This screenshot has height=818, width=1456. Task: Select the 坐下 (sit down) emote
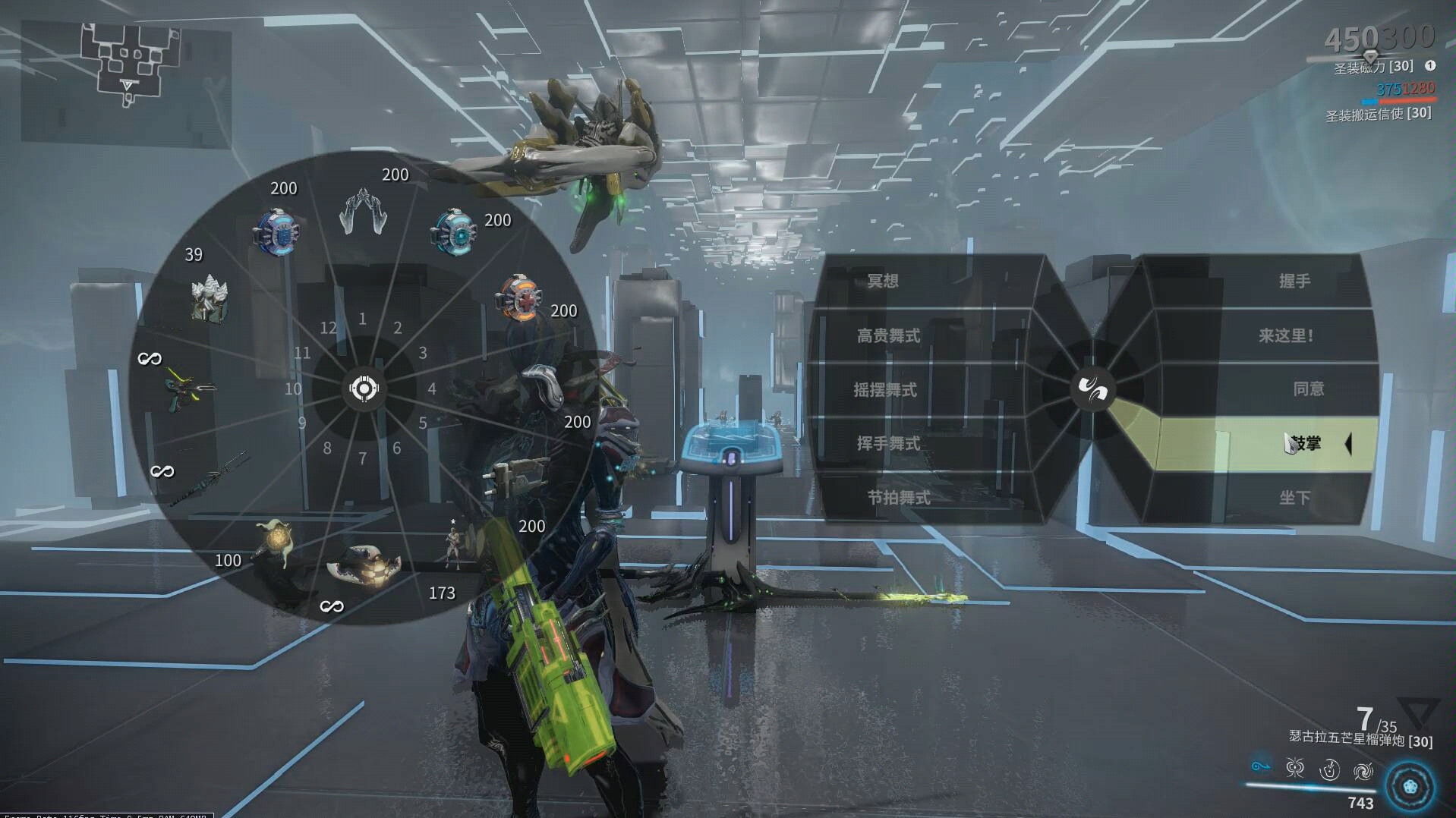(x=1294, y=498)
